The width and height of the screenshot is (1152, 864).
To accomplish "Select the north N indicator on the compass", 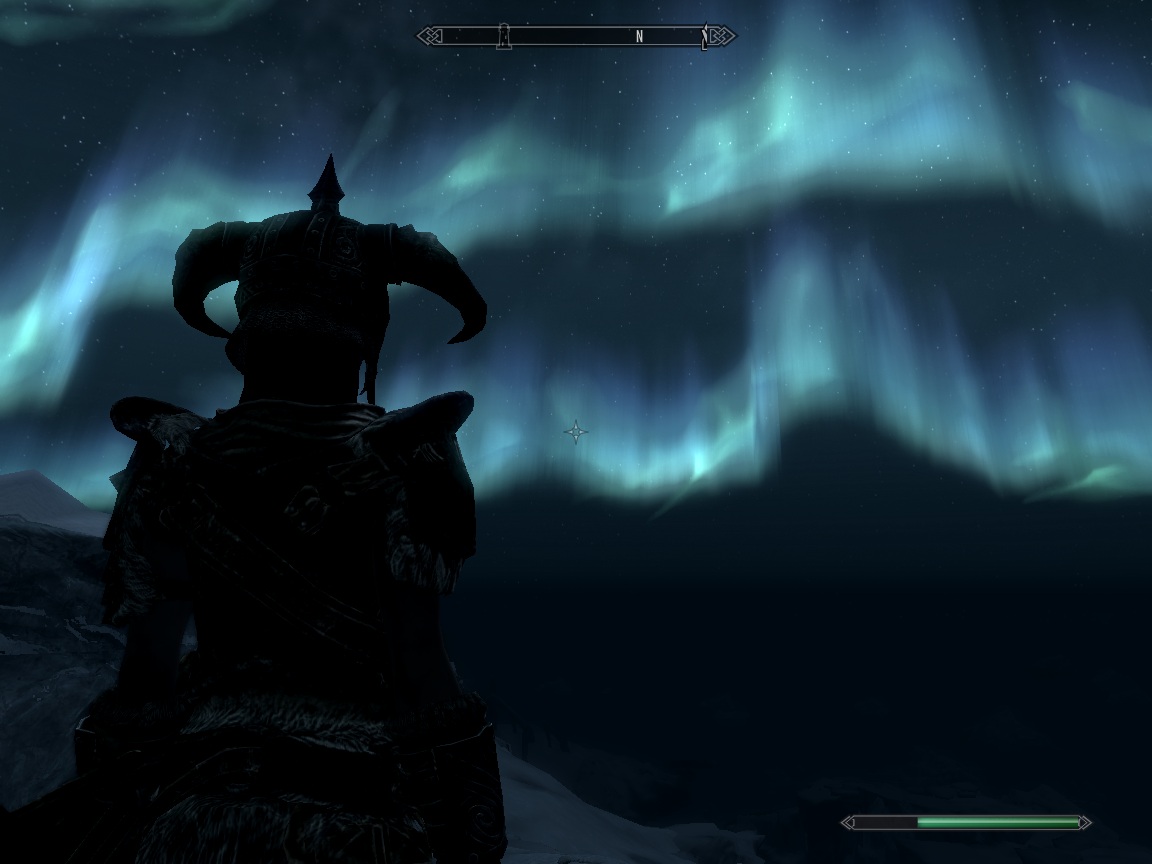I will [x=639, y=37].
